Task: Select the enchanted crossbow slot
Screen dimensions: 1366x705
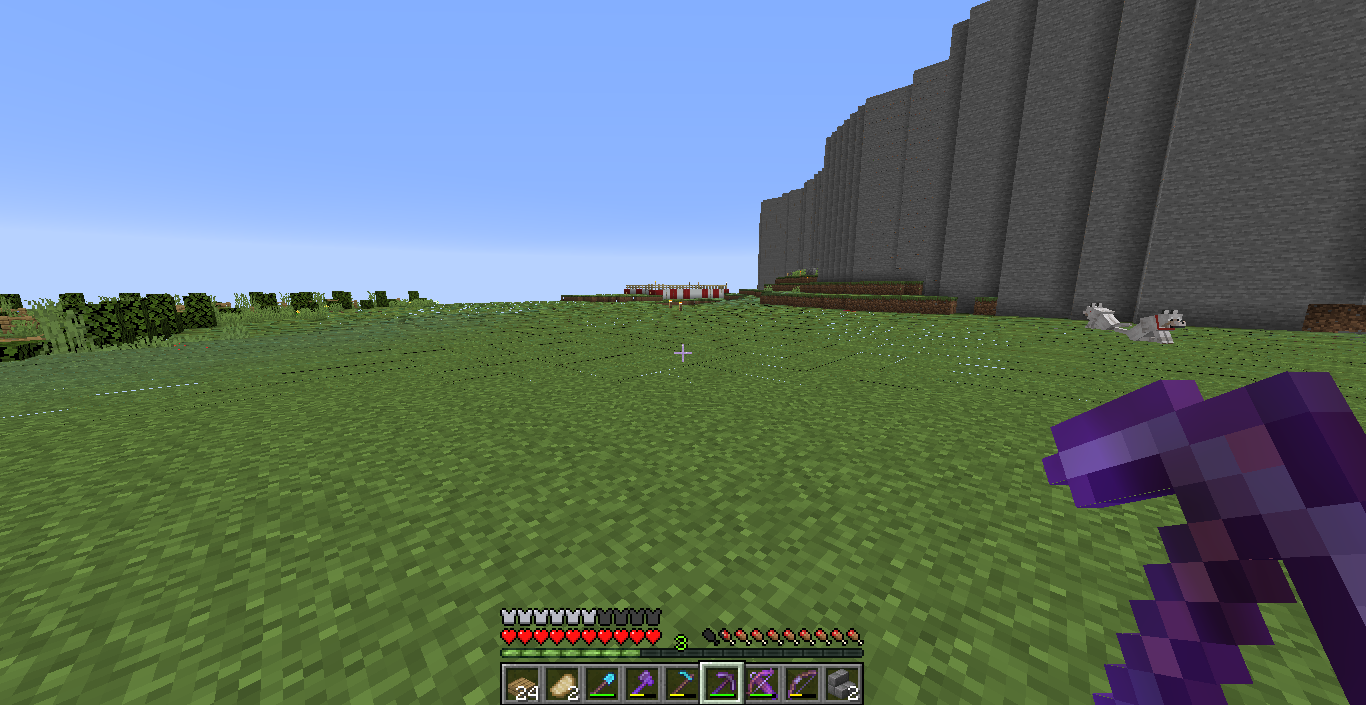Action: [762, 684]
